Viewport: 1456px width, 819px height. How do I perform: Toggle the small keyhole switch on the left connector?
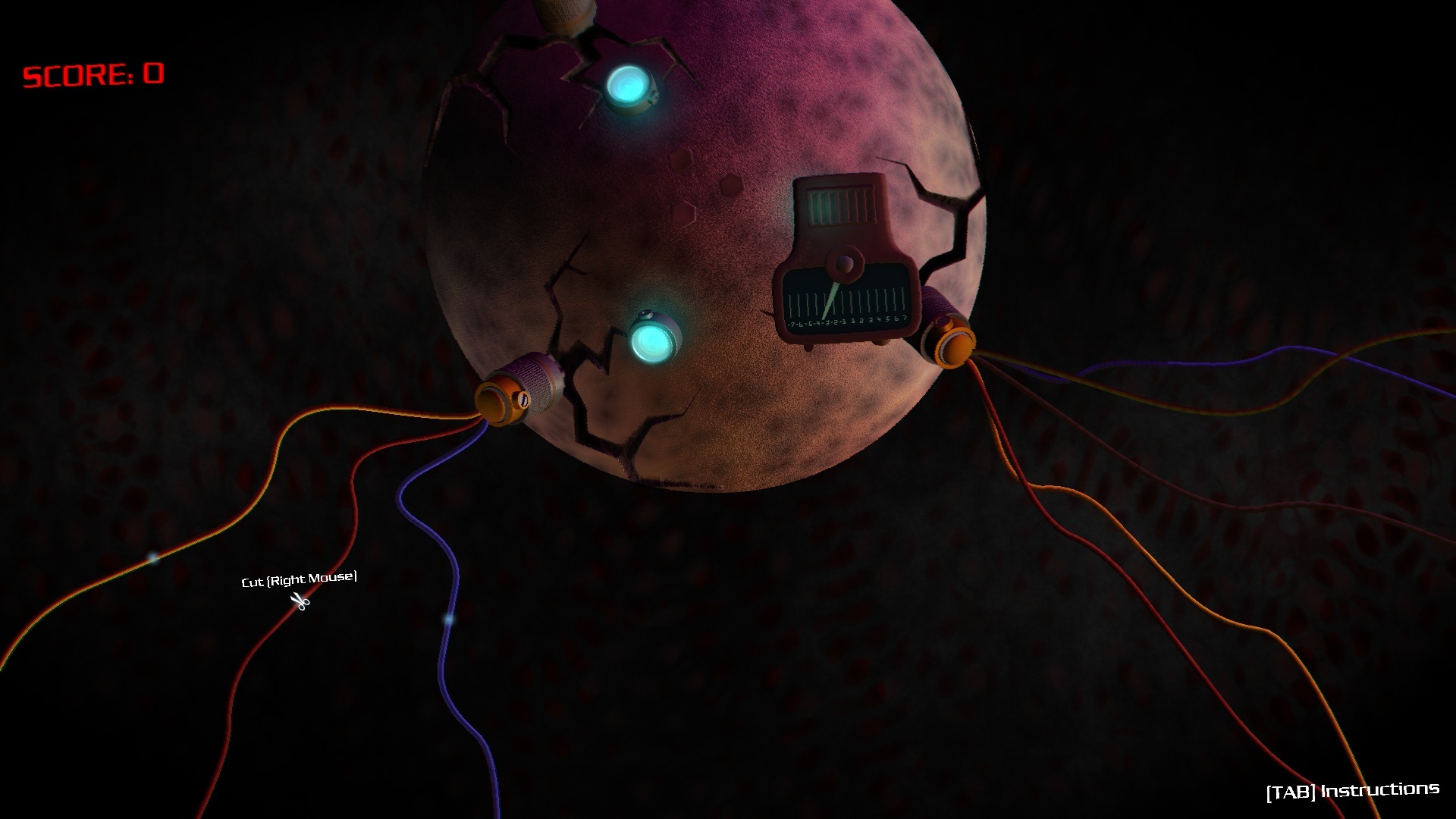coord(523,400)
